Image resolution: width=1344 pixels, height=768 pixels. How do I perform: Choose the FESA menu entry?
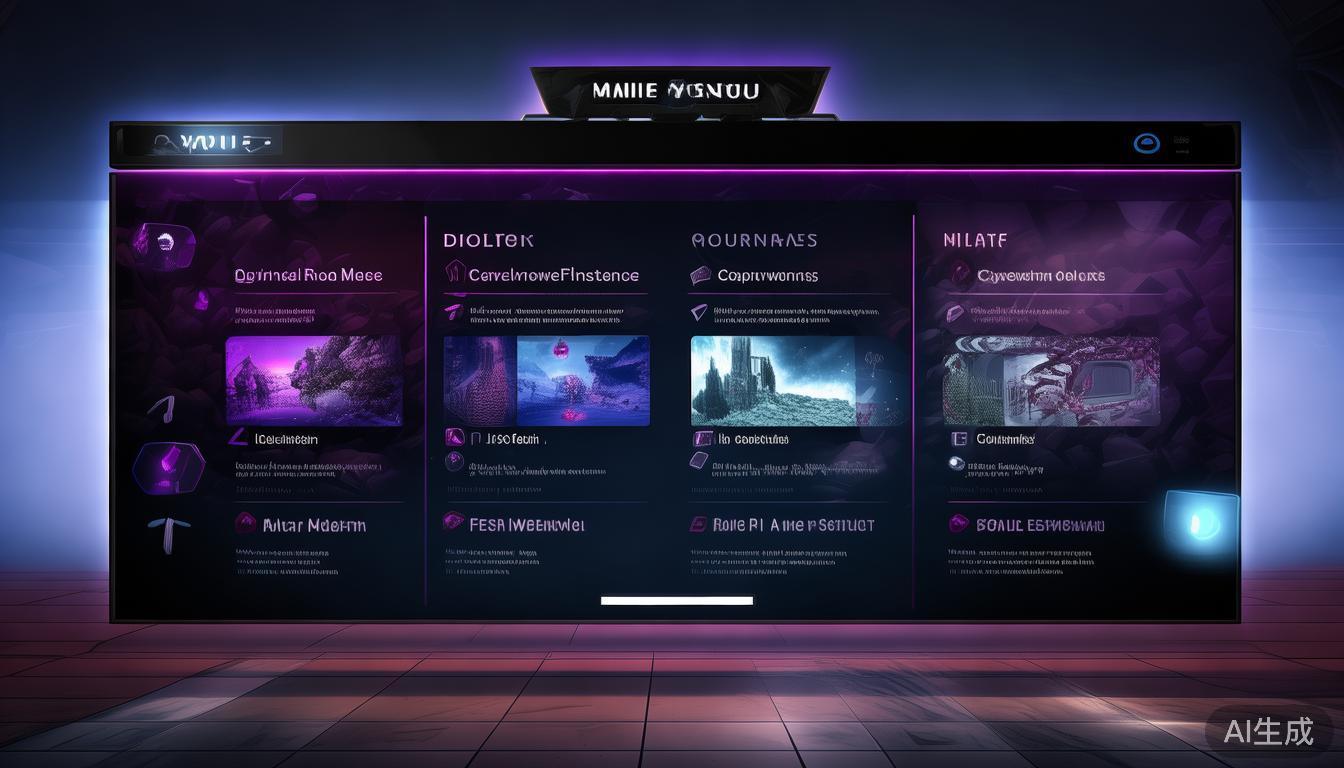pyautogui.click(x=514, y=524)
